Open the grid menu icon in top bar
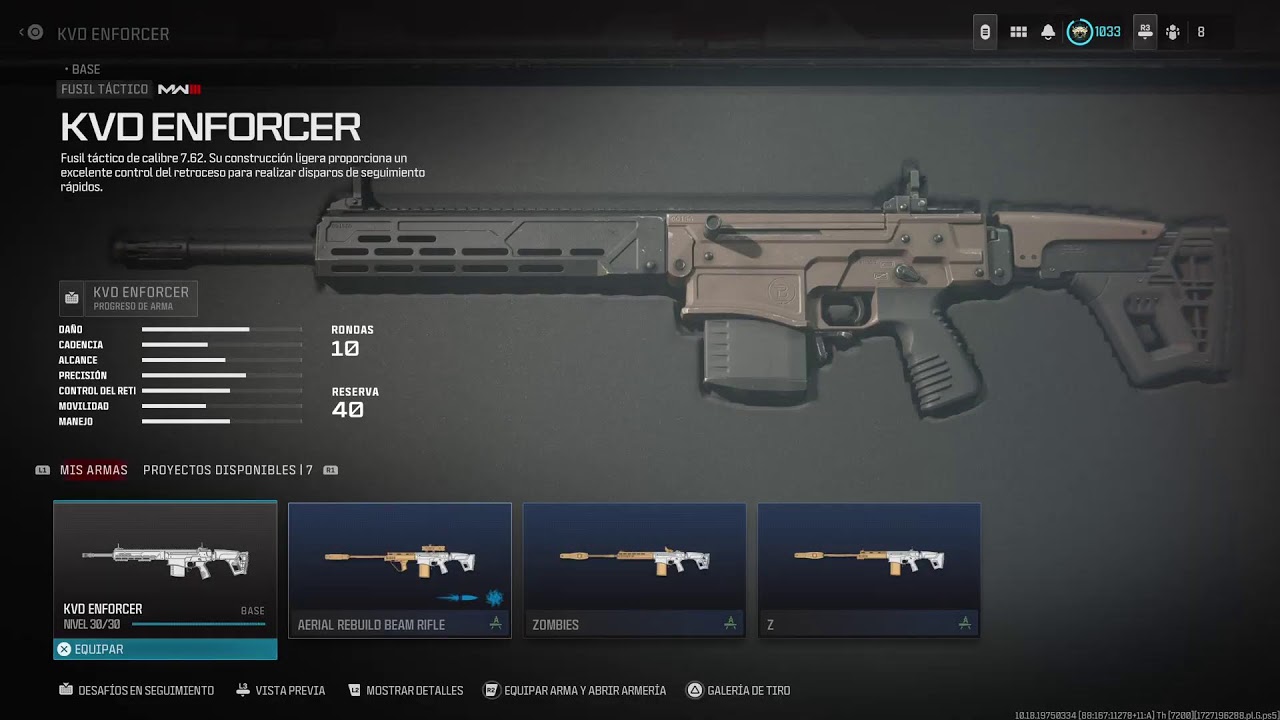The height and width of the screenshot is (720, 1280). [1018, 32]
